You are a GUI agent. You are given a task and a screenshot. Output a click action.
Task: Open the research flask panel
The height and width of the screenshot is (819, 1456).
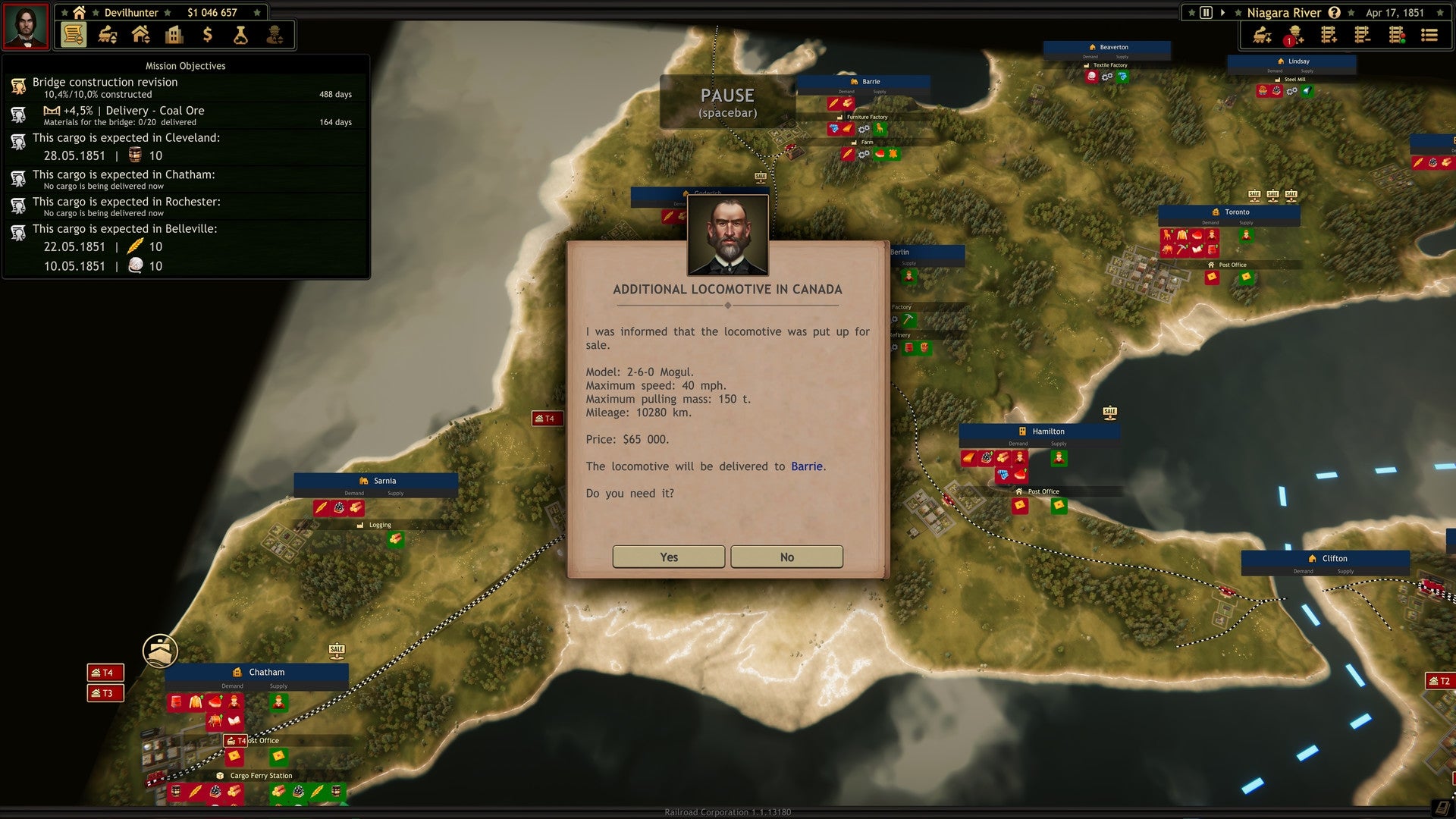click(x=241, y=34)
